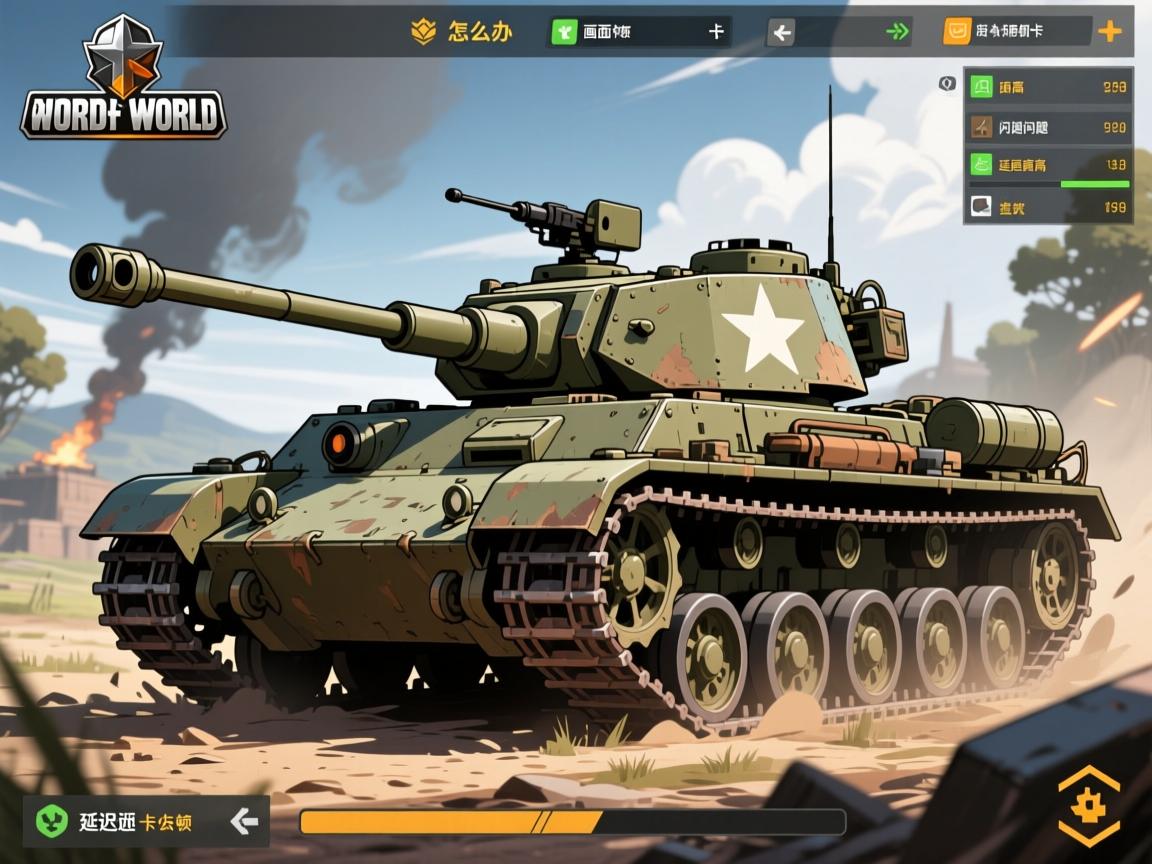1152x864 pixels.
Task: Go back with the grey left arrow button
Action: (x=781, y=33)
